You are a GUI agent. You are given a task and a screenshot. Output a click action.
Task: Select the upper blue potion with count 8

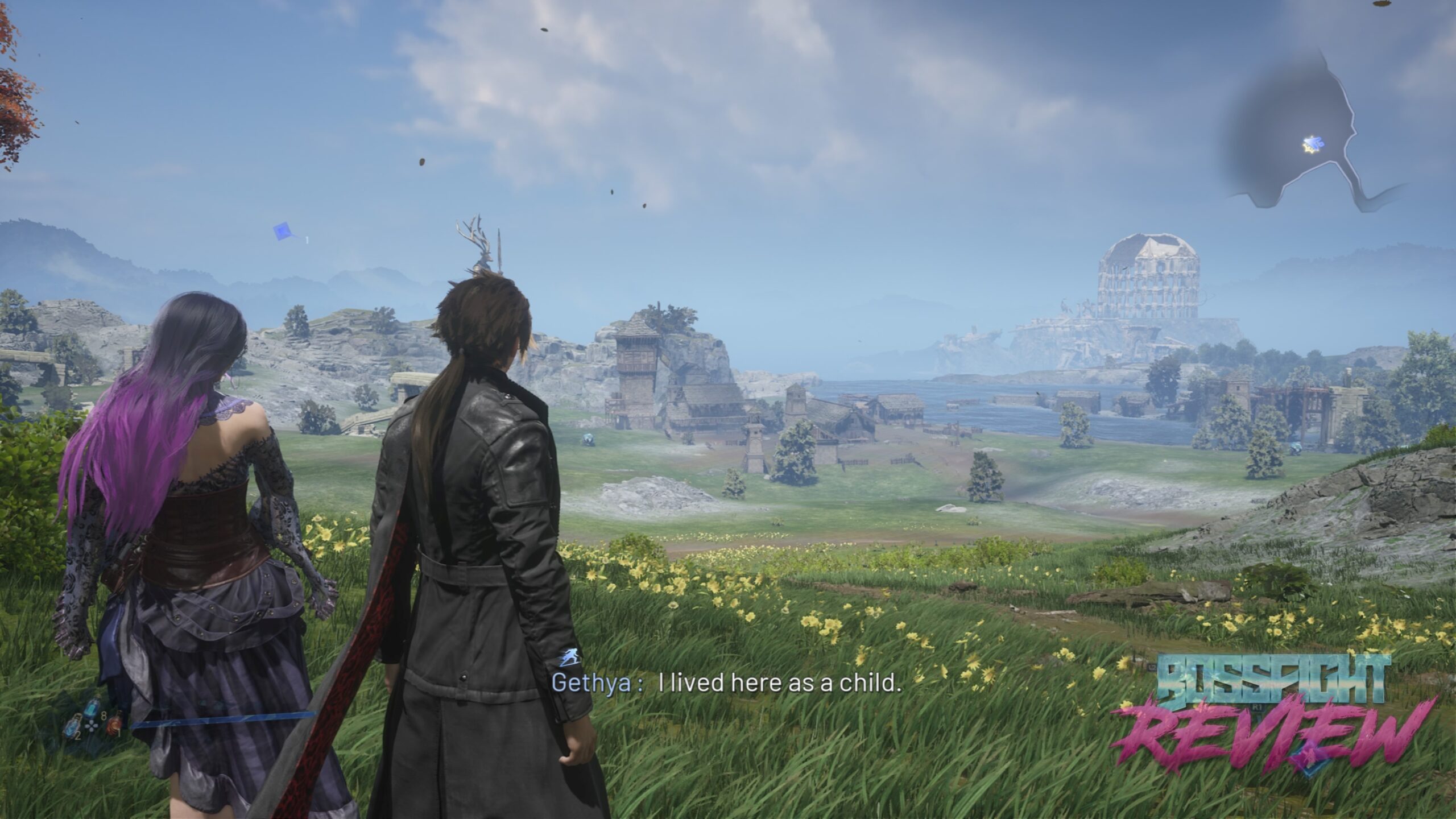pos(92,708)
